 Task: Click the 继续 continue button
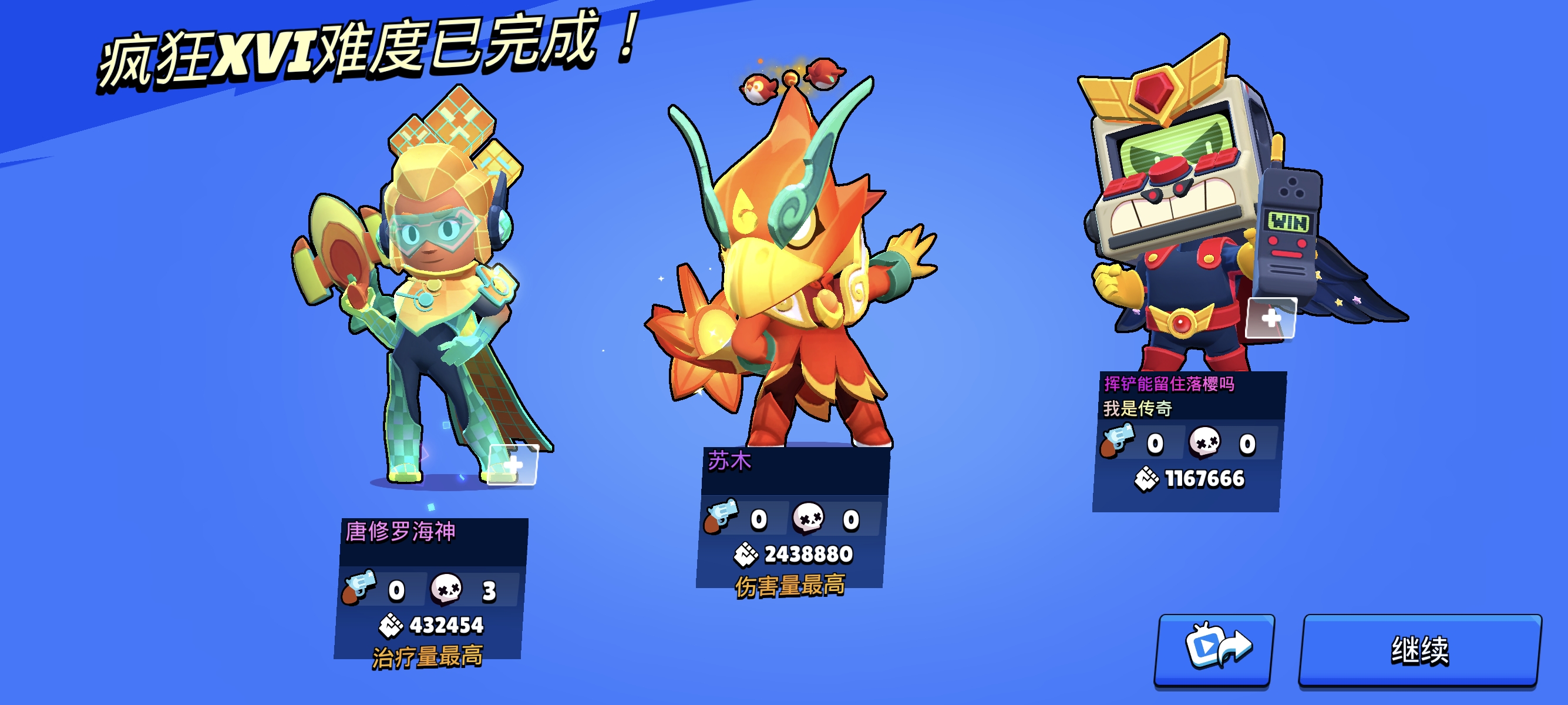pos(1419,650)
